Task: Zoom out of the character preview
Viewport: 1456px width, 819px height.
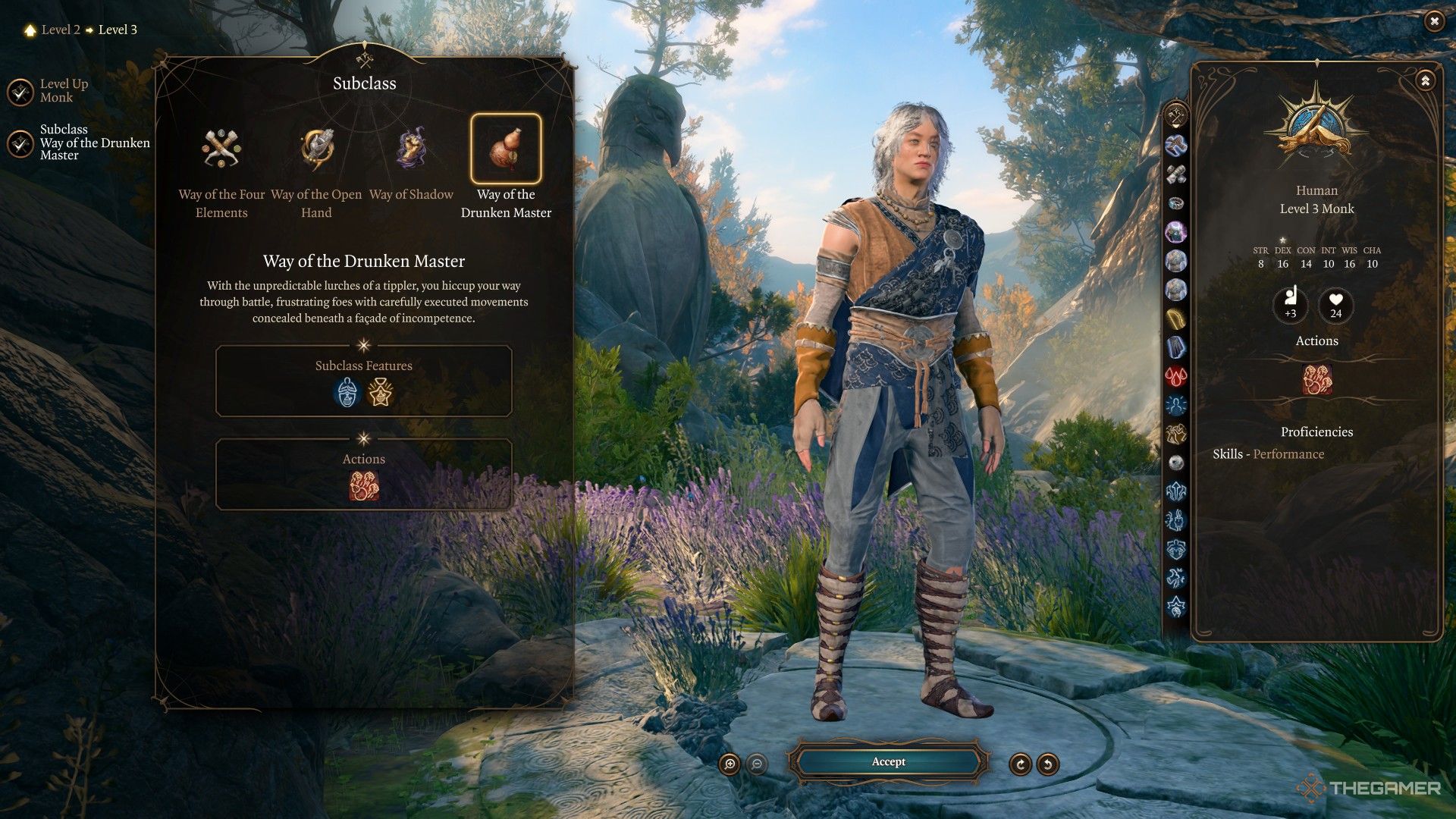Action: click(x=756, y=764)
